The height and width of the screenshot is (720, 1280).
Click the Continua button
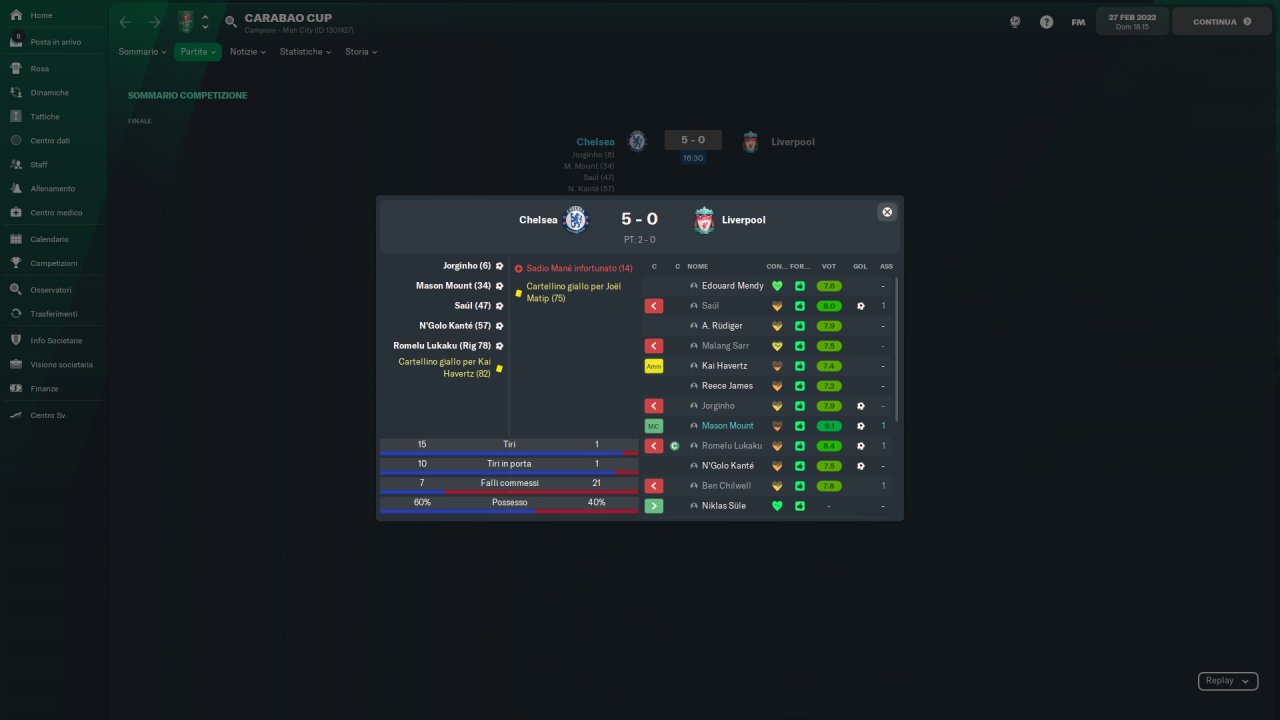click(1222, 22)
